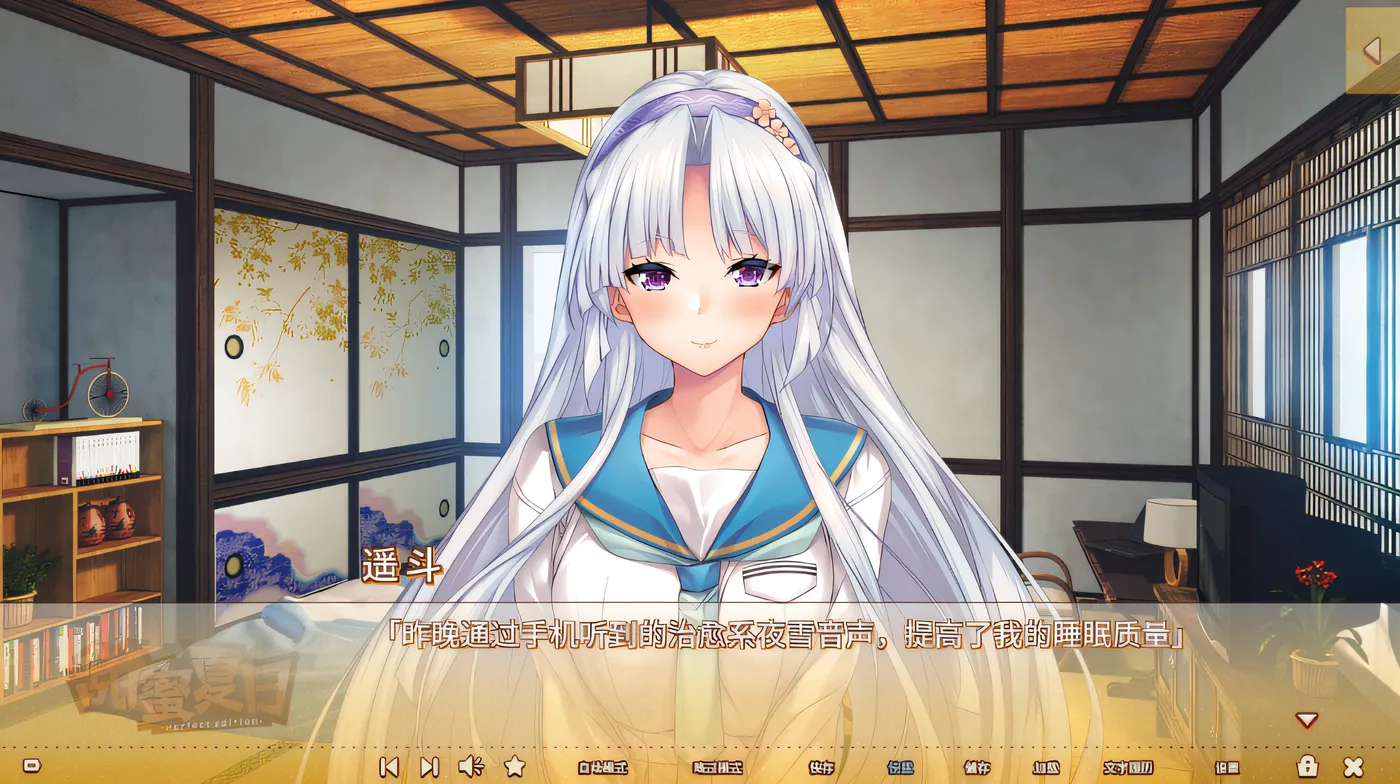The image size is (1400, 784).
Task: Open the text history with 文字回顾
Action: (1128, 765)
